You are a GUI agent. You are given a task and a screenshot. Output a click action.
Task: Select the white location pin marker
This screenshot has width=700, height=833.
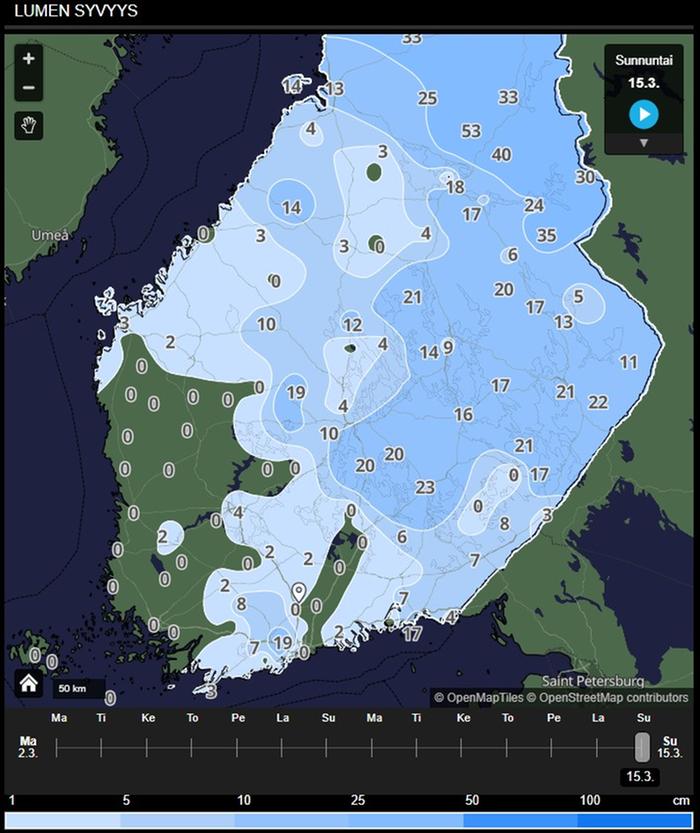297,592
